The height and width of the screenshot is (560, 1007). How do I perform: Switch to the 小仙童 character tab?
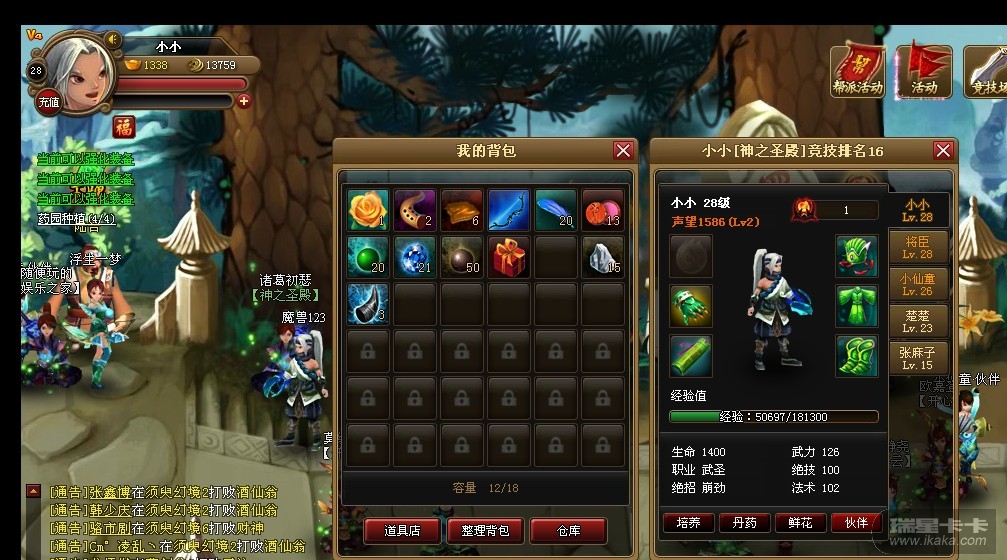[x=918, y=284]
